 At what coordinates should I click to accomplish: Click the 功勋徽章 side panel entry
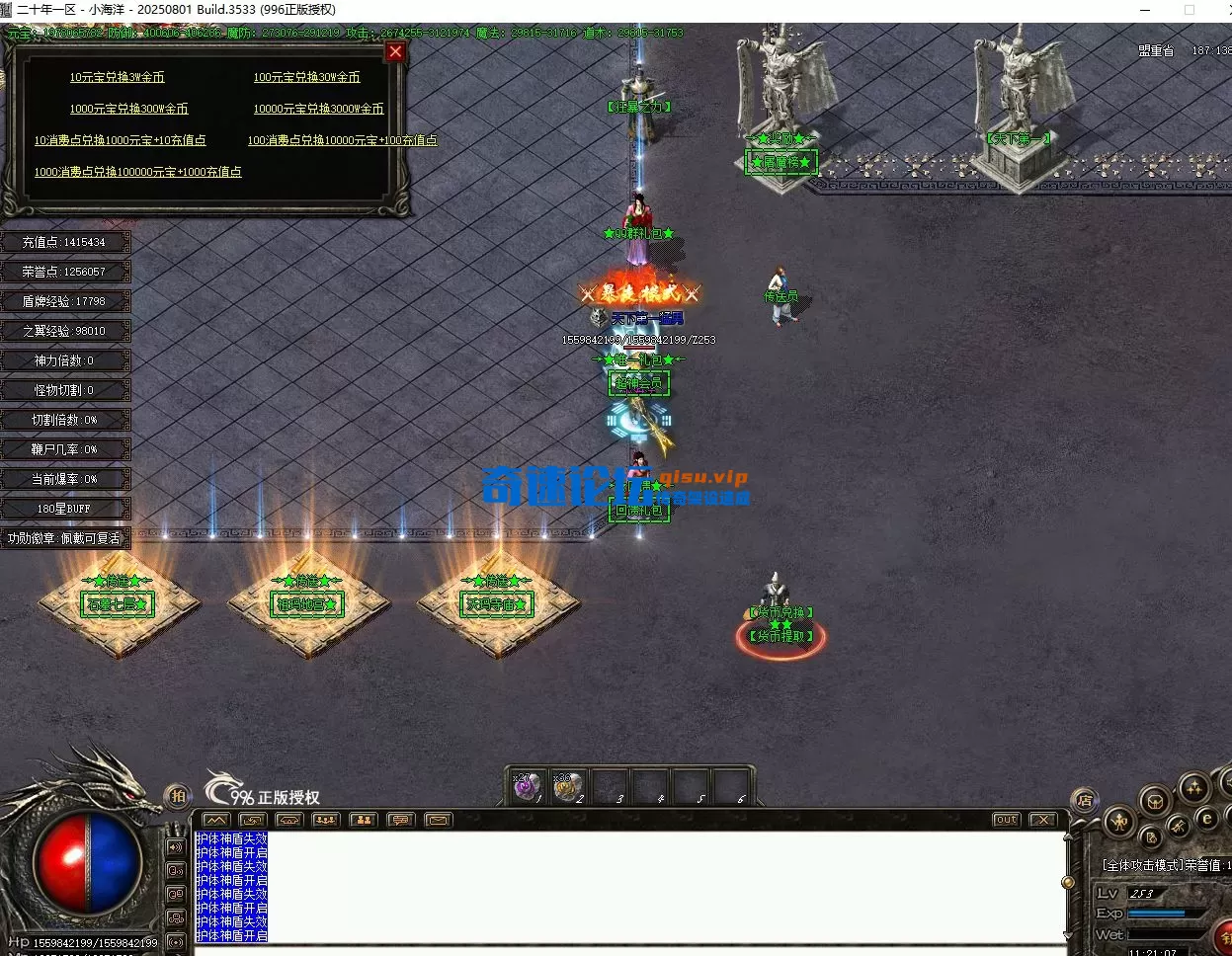click(64, 538)
